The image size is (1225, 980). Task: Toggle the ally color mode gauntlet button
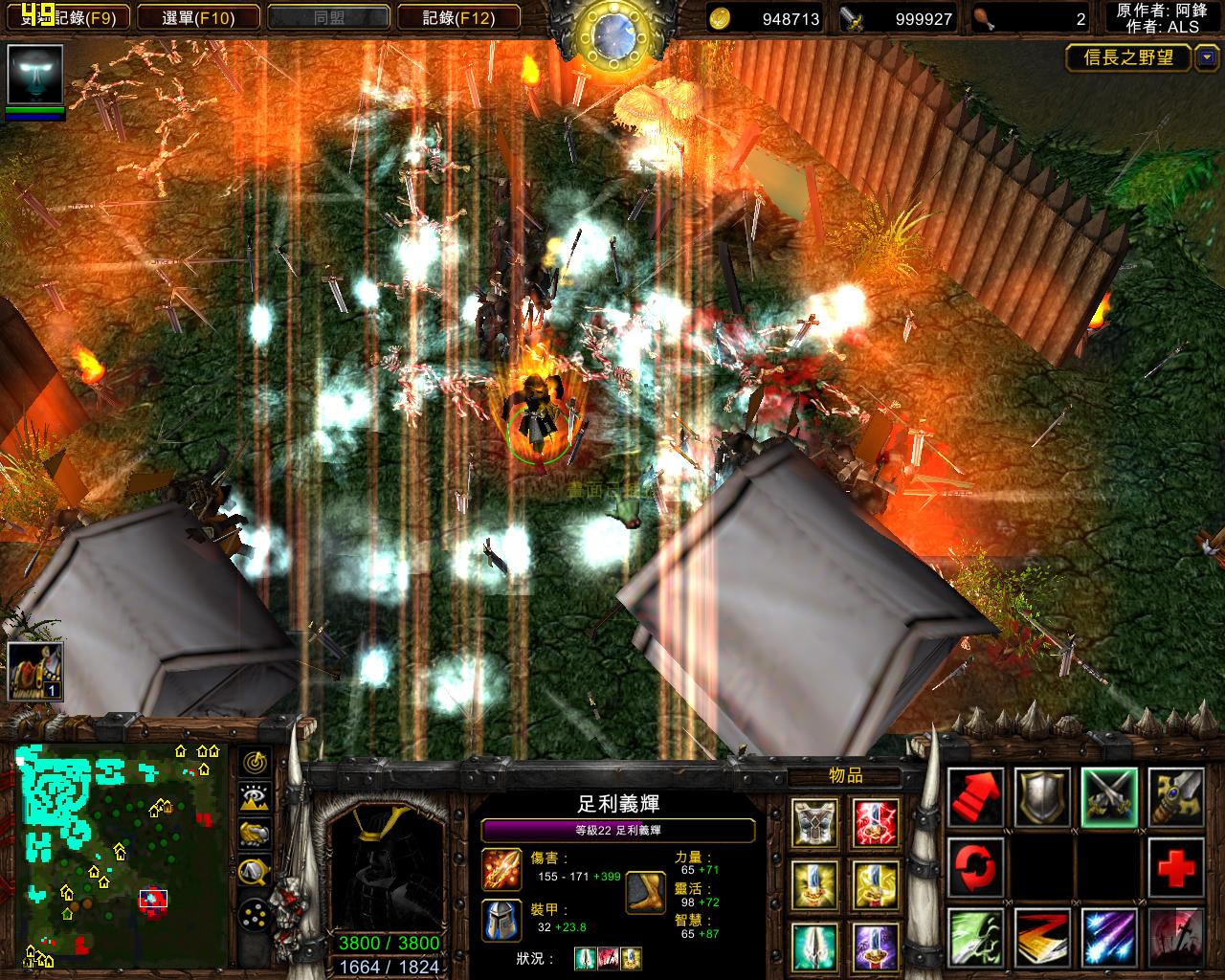(255, 835)
